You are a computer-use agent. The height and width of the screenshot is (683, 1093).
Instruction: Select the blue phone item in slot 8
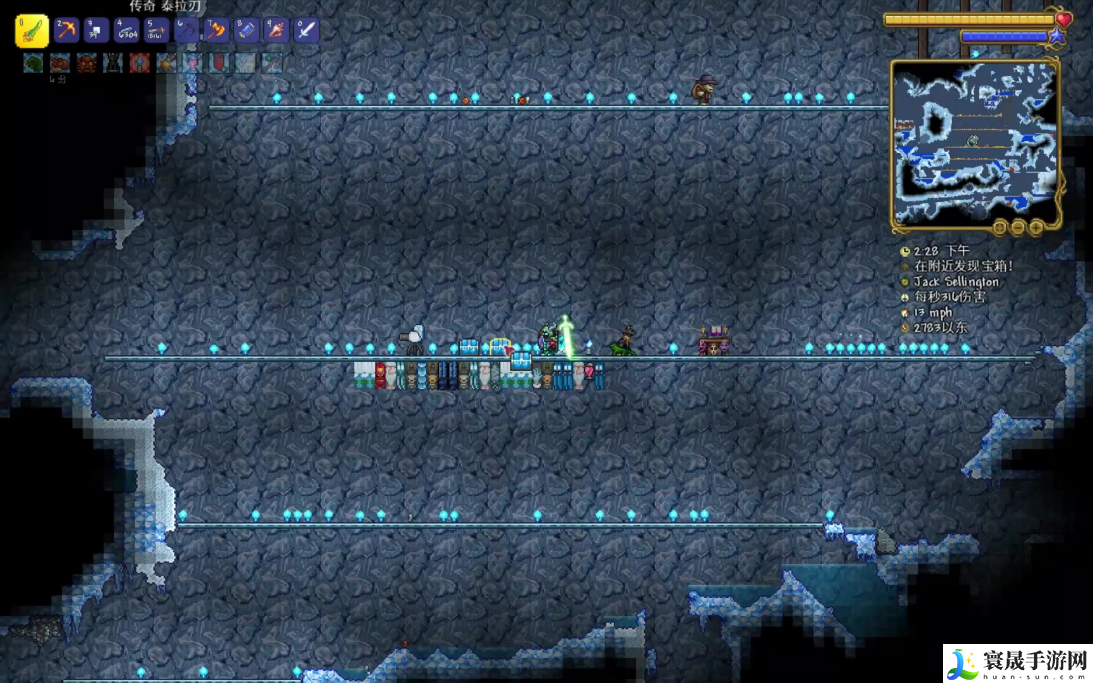pyautogui.click(x=246, y=30)
